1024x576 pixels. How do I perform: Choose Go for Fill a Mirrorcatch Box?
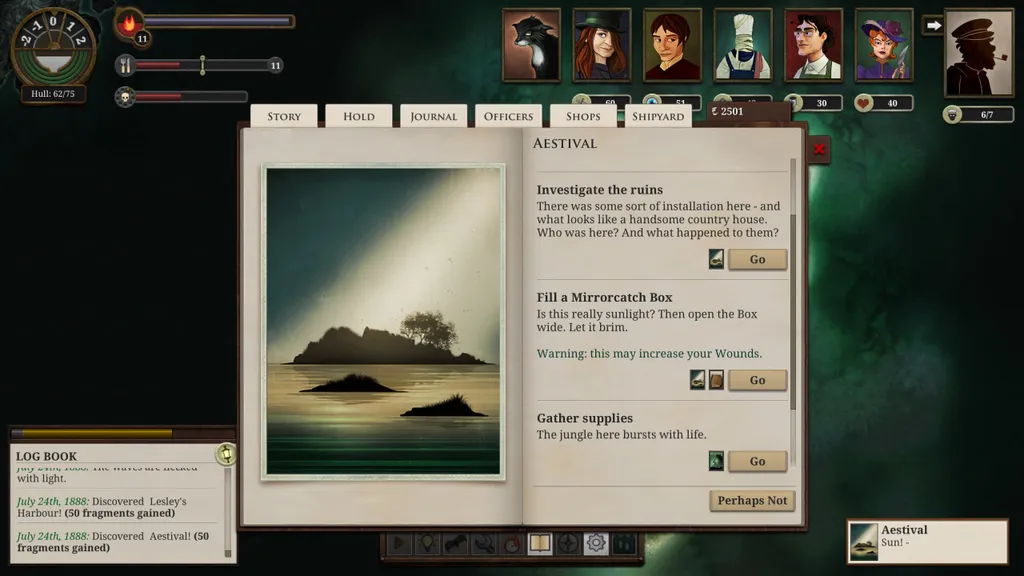(757, 380)
